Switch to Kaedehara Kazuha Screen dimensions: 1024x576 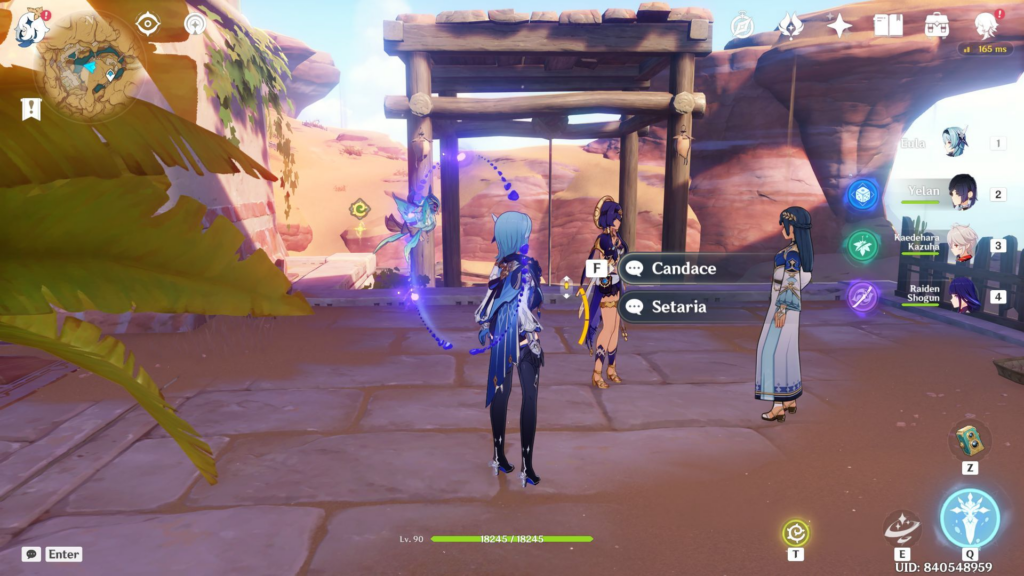pos(962,244)
